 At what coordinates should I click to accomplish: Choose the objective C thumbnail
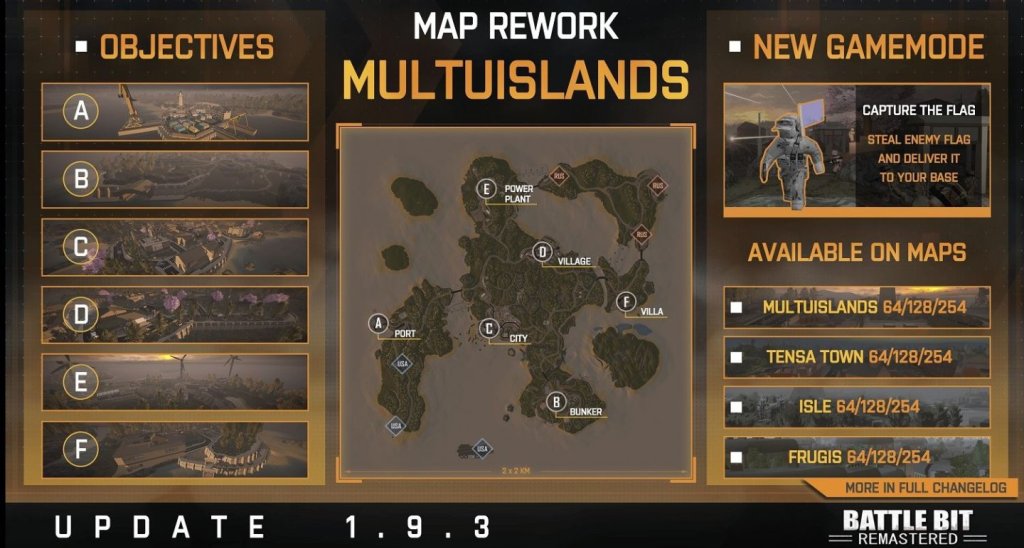point(175,246)
